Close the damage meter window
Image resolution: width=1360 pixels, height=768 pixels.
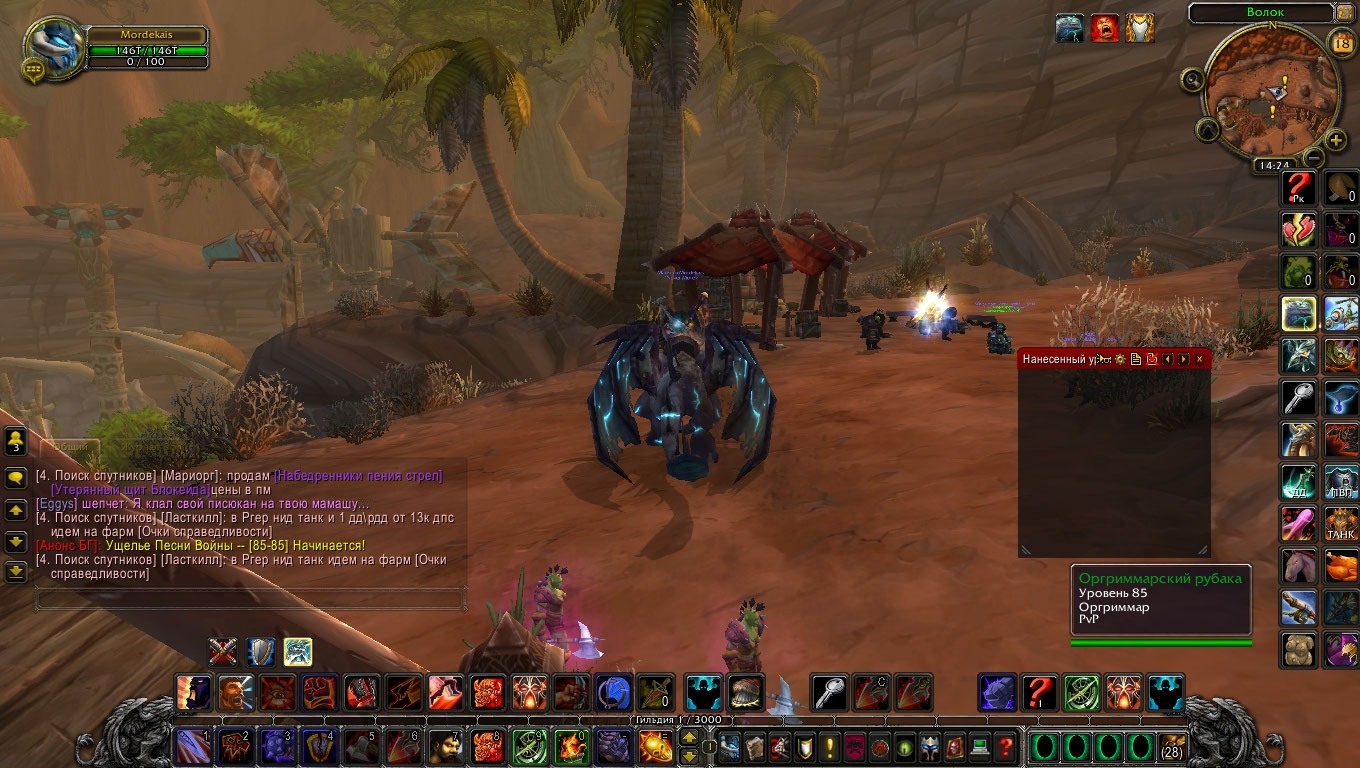tap(1199, 359)
